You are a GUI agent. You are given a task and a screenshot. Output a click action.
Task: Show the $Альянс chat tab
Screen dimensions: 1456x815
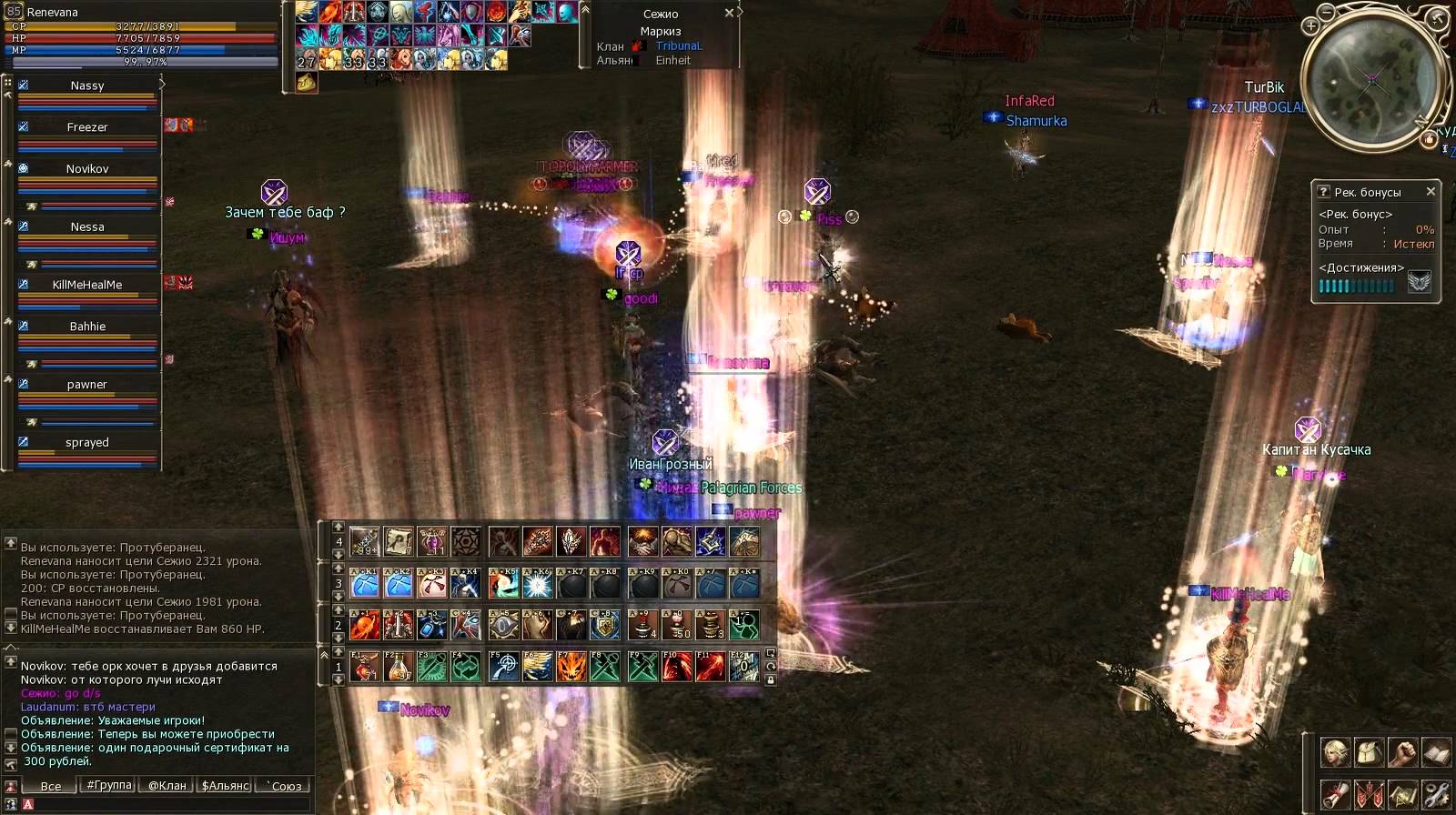[226, 786]
